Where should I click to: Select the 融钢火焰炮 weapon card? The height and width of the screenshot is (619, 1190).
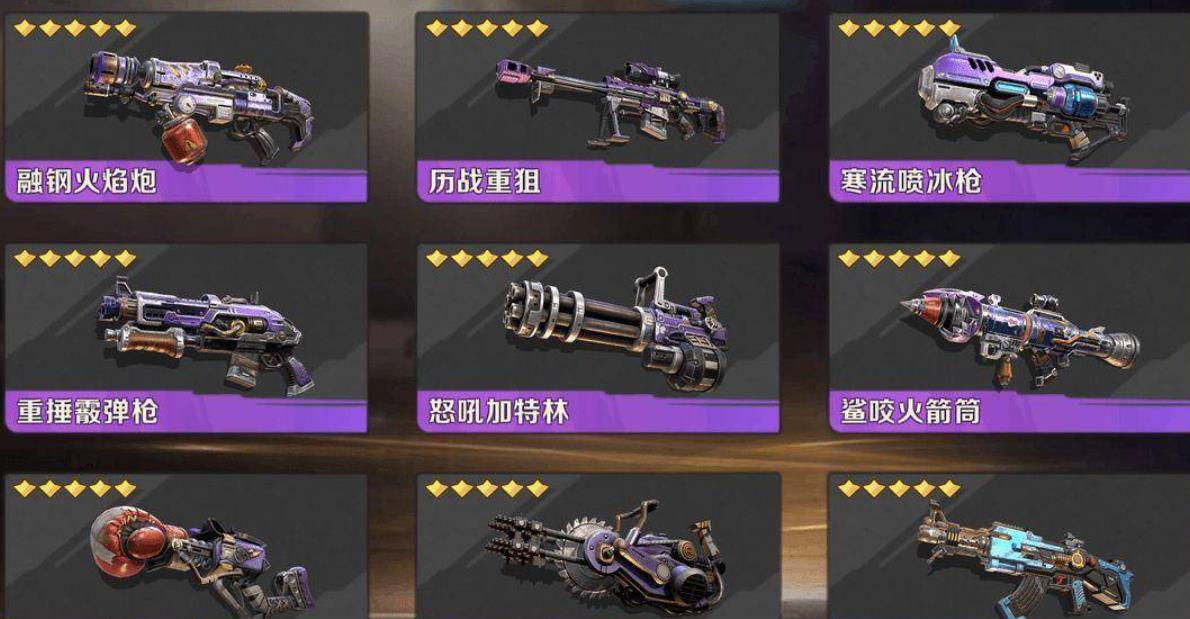(x=186, y=106)
